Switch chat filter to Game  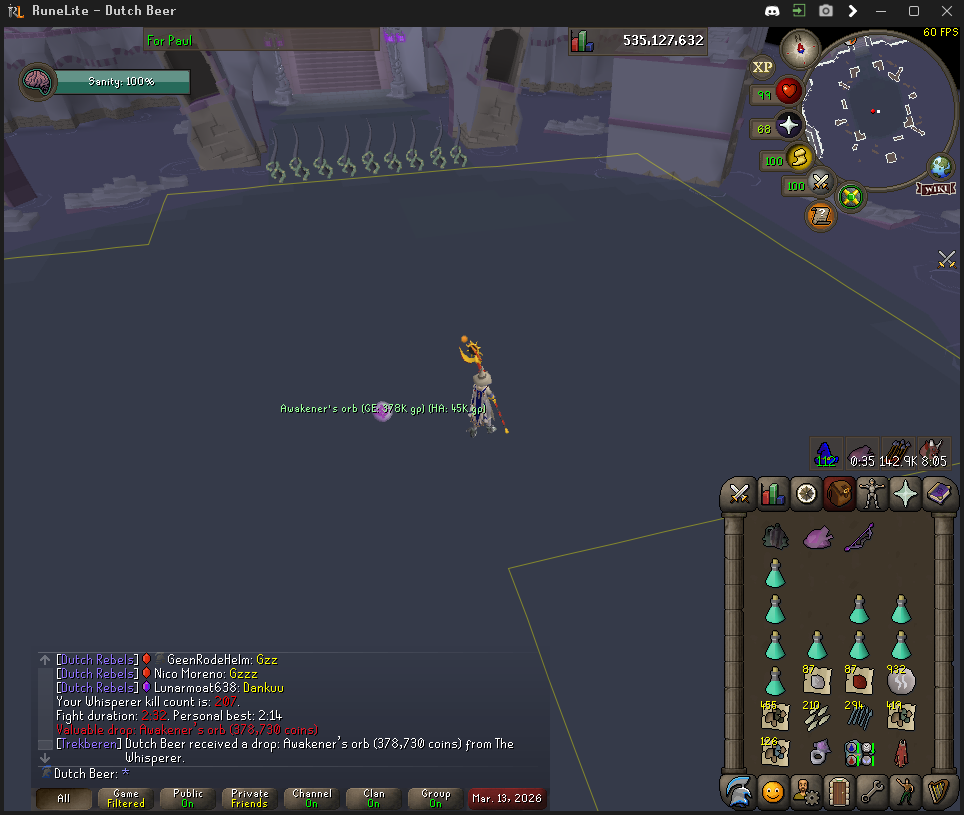coord(126,798)
